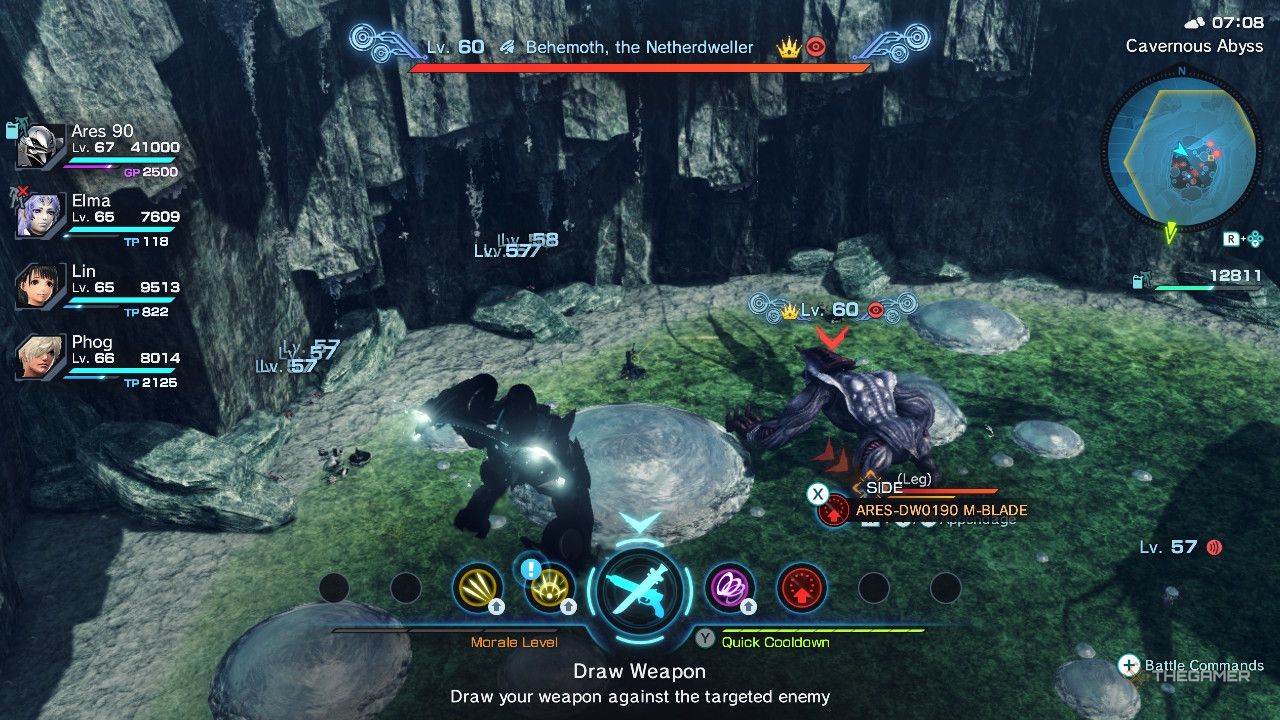Activate the red Overdrive gauge art
The width and height of the screenshot is (1280, 720).
803,588
